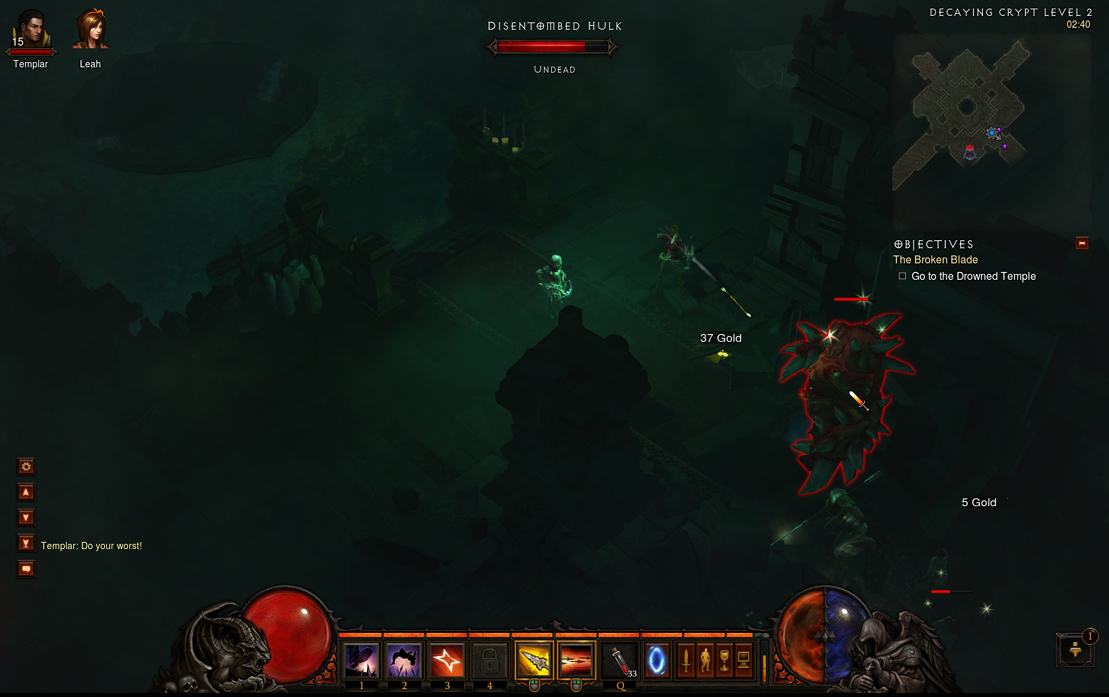Jump the chat log to the newest message
This screenshot has width=1109, height=697.
27,543
